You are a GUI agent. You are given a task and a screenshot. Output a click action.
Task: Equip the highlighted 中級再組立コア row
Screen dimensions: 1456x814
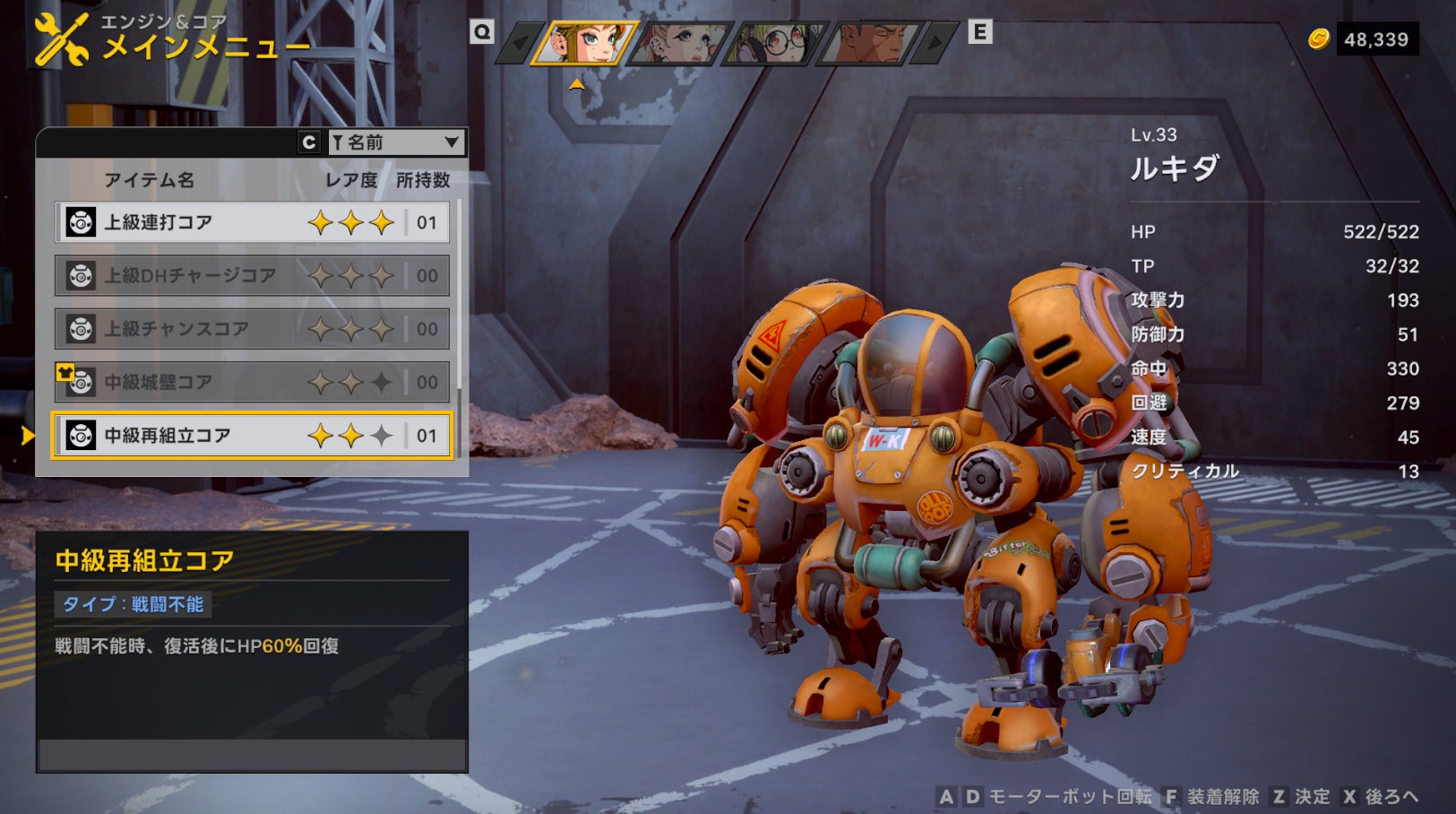(252, 436)
